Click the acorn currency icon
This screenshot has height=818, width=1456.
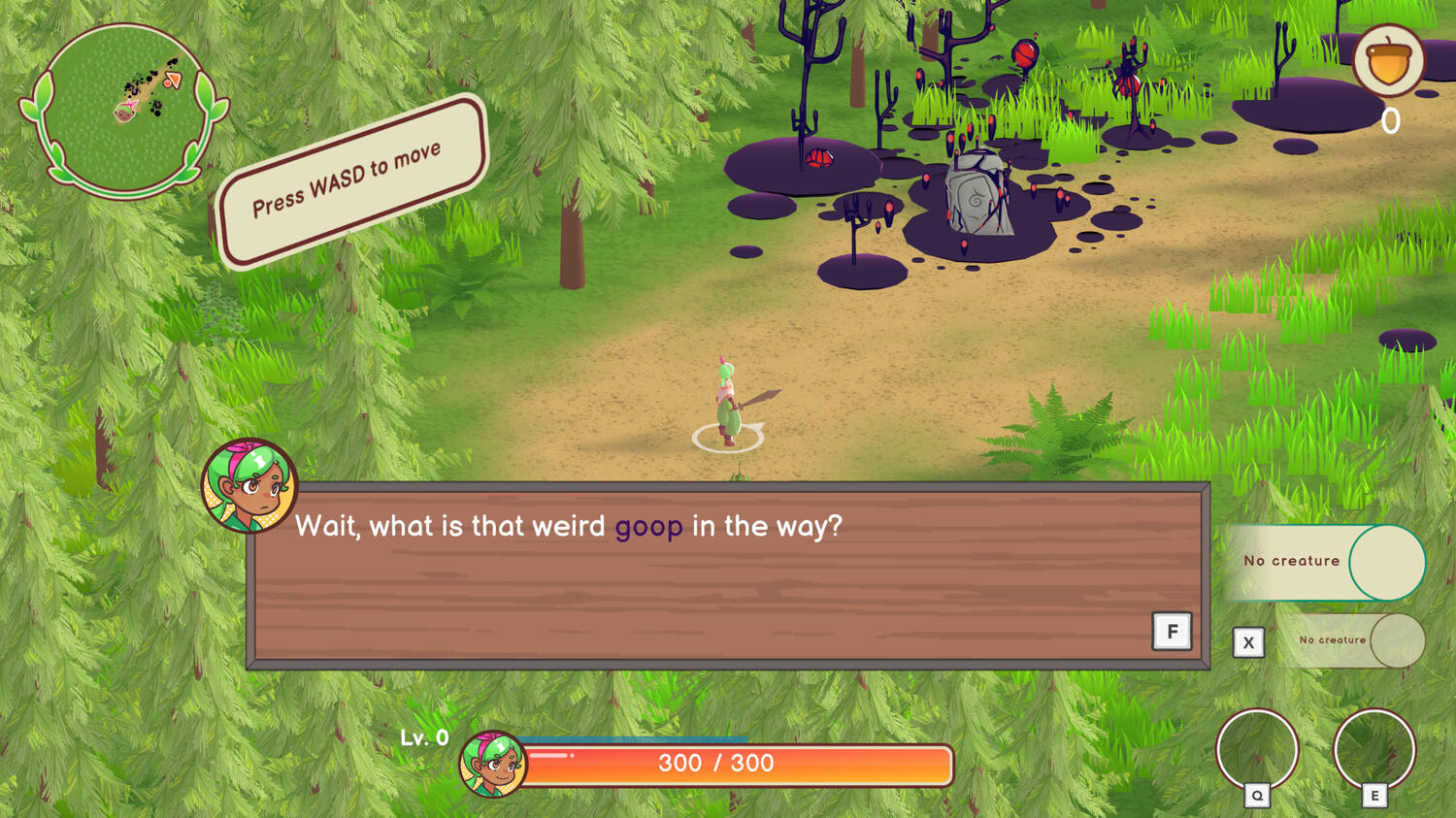1388,60
